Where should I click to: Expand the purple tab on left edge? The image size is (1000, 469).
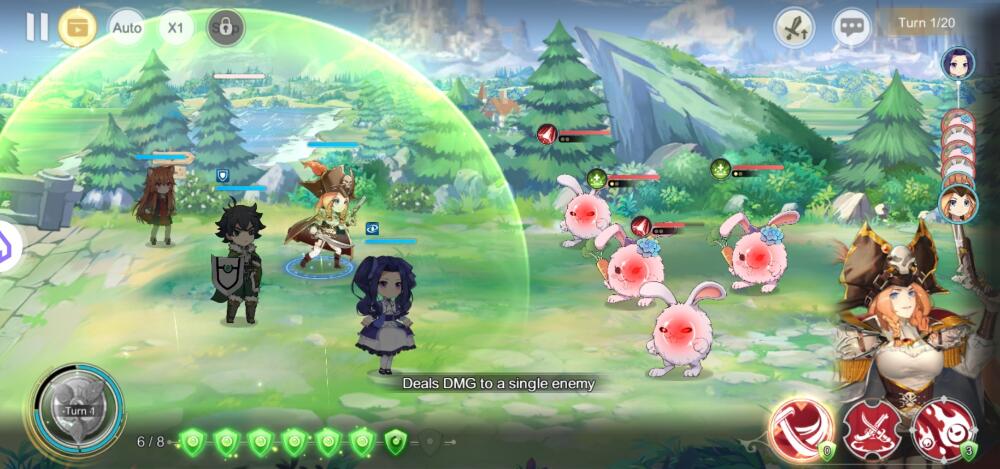point(8,244)
